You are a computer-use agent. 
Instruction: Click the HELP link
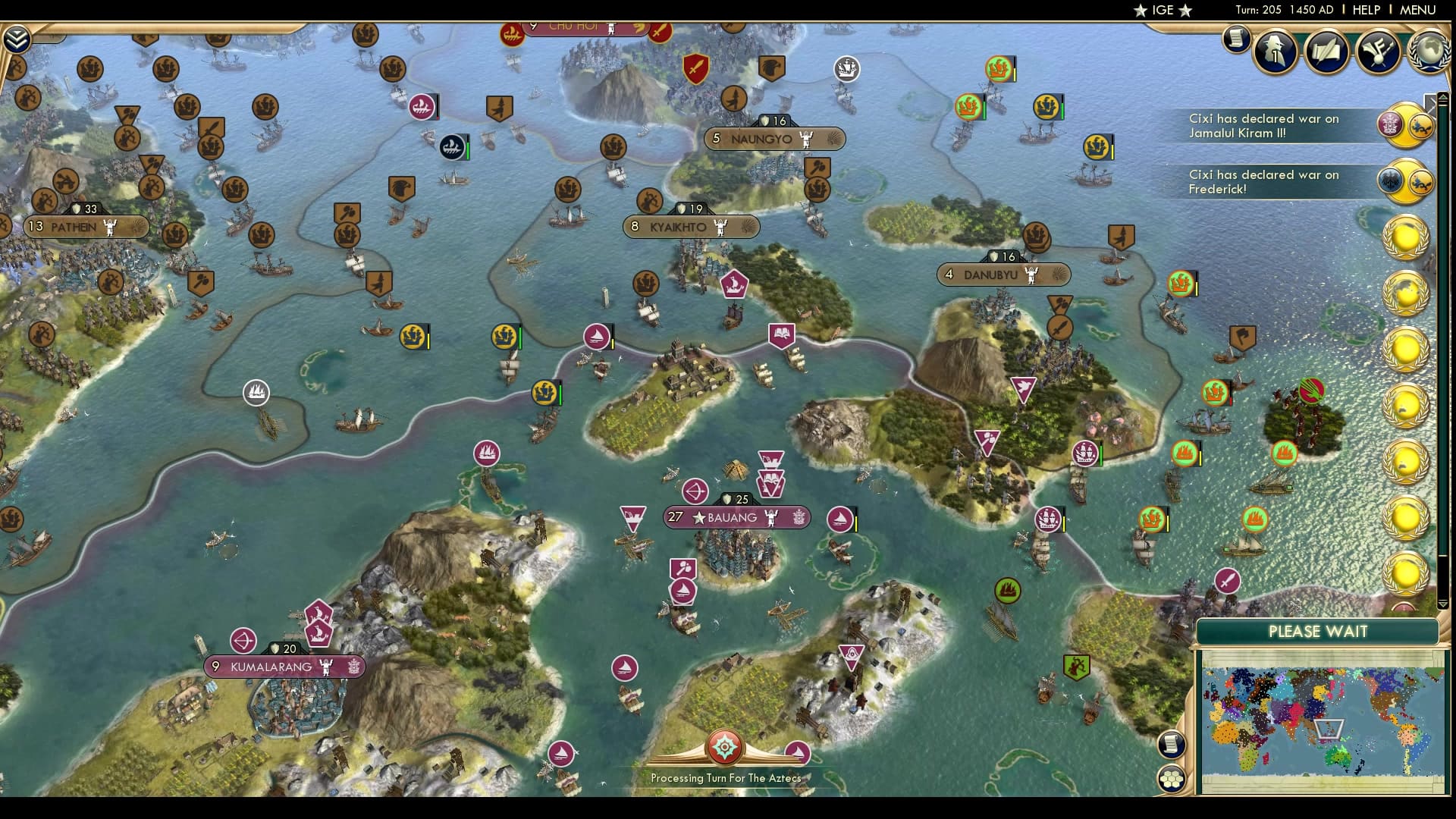click(x=1366, y=10)
